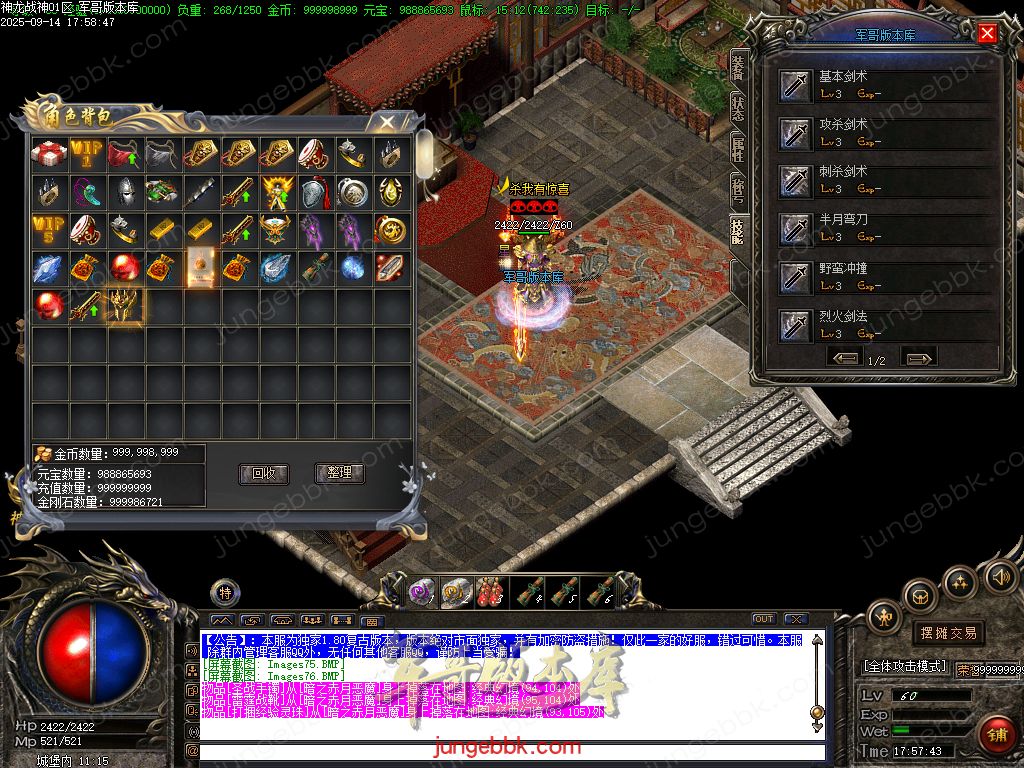
Task: Go to the previous skills page
Action: [845, 358]
